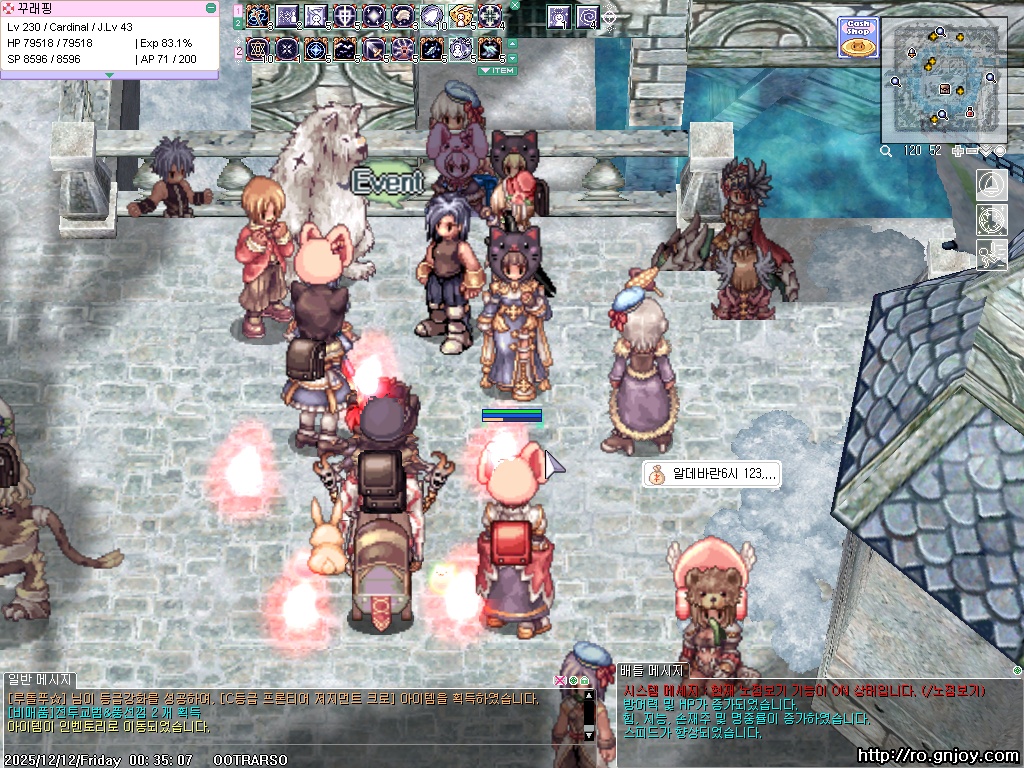
Task: Open the Cash Shop
Action: click(x=857, y=38)
